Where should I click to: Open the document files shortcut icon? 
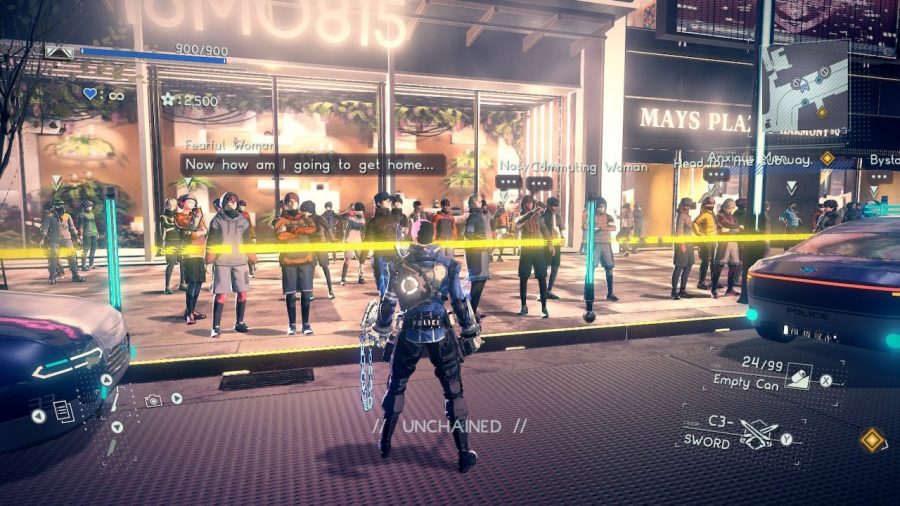pyautogui.click(x=63, y=411)
